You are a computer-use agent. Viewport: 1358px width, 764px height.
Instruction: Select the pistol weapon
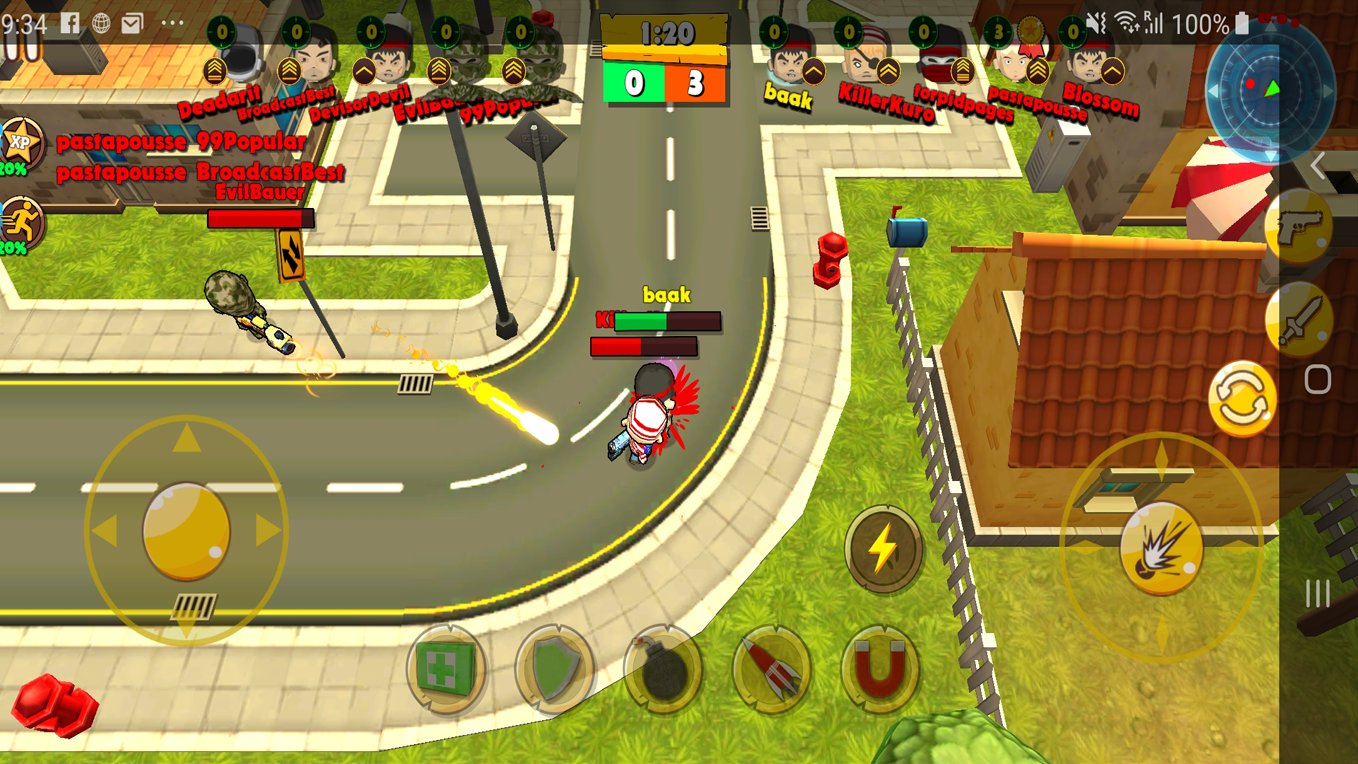(1298, 226)
